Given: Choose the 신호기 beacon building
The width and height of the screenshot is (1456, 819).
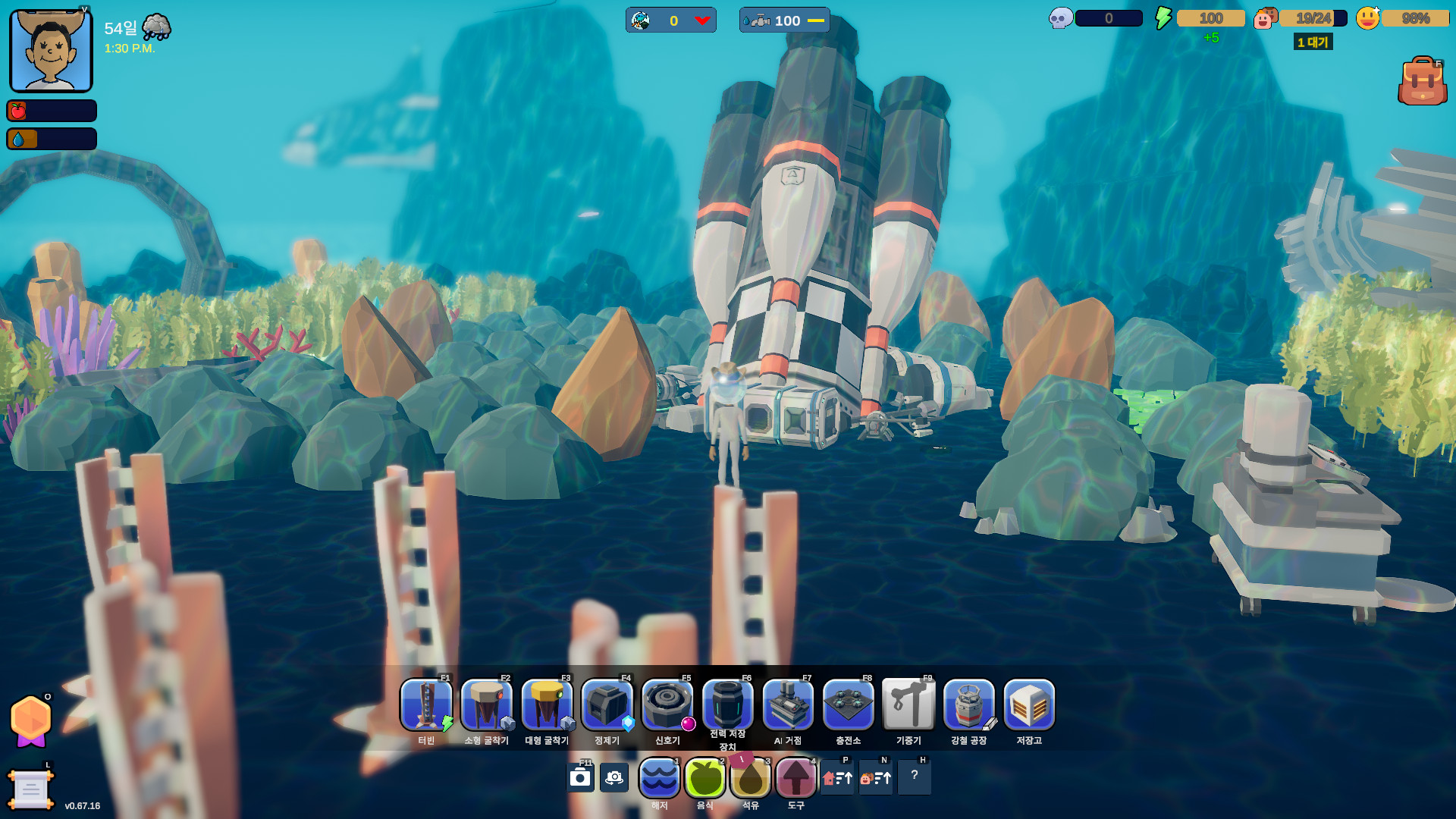Looking at the screenshot, I should [x=667, y=704].
